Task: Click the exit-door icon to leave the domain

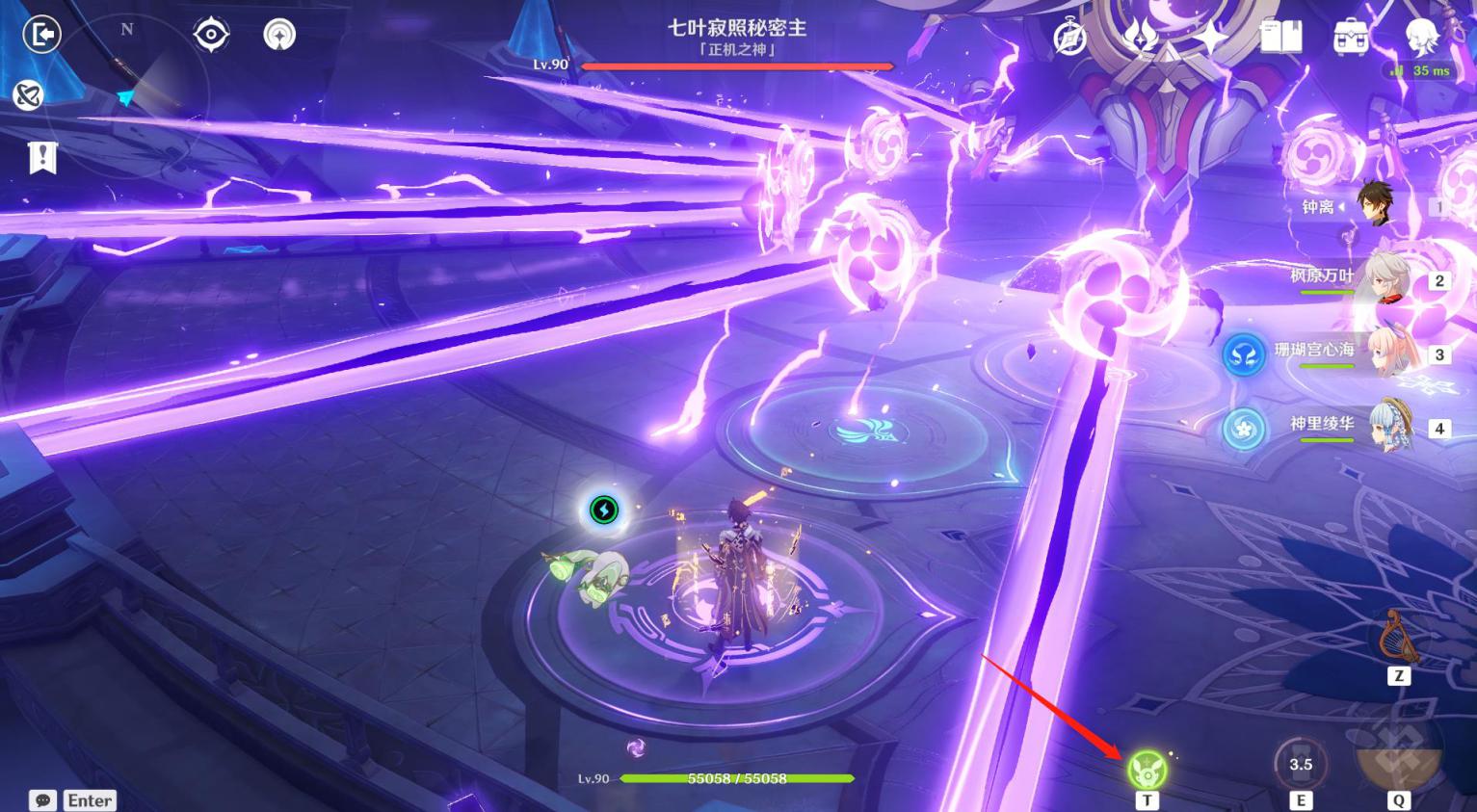Action: point(41,35)
